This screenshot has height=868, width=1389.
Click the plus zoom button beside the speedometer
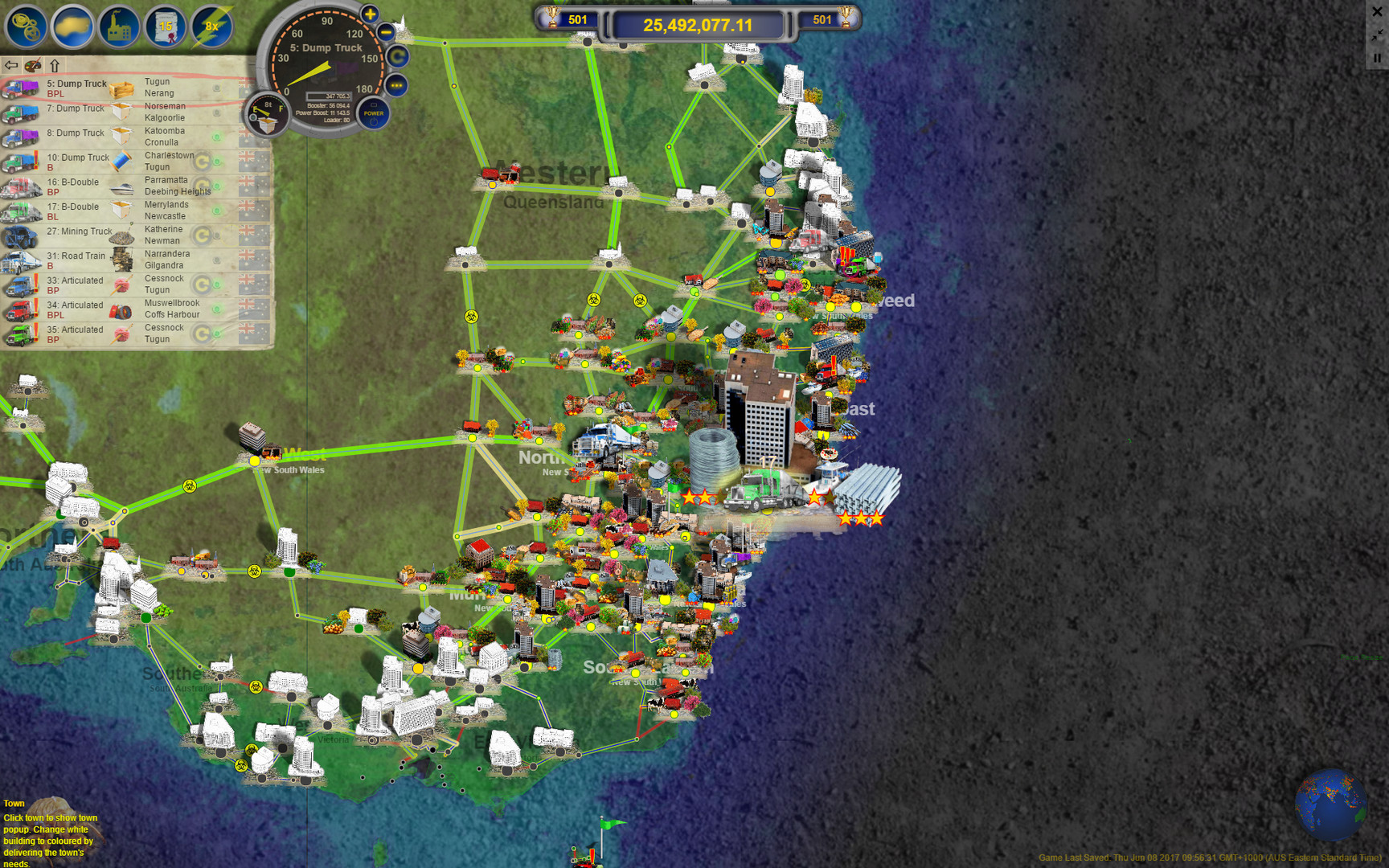(x=368, y=14)
